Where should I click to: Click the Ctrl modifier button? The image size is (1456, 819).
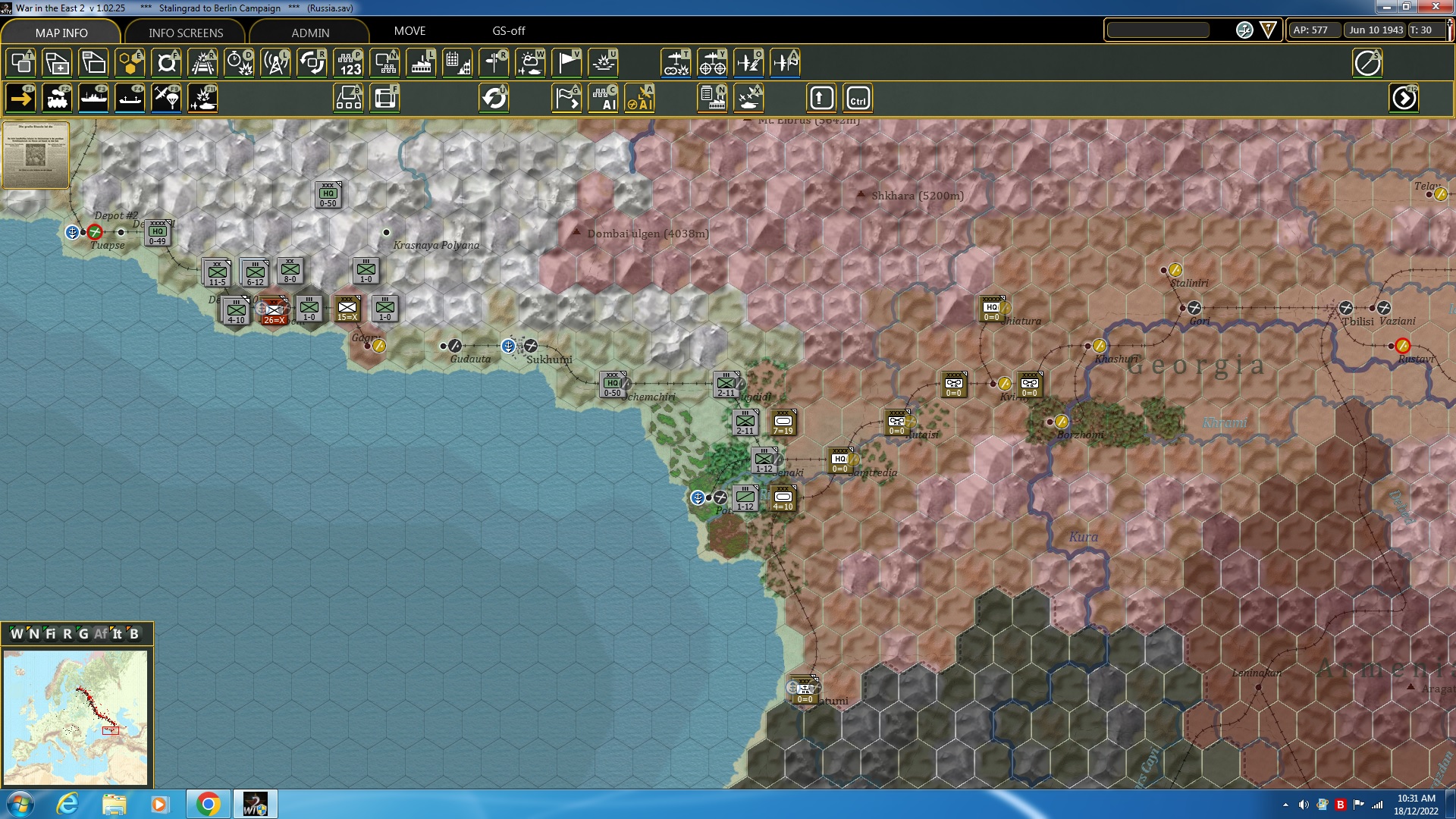click(x=859, y=98)
